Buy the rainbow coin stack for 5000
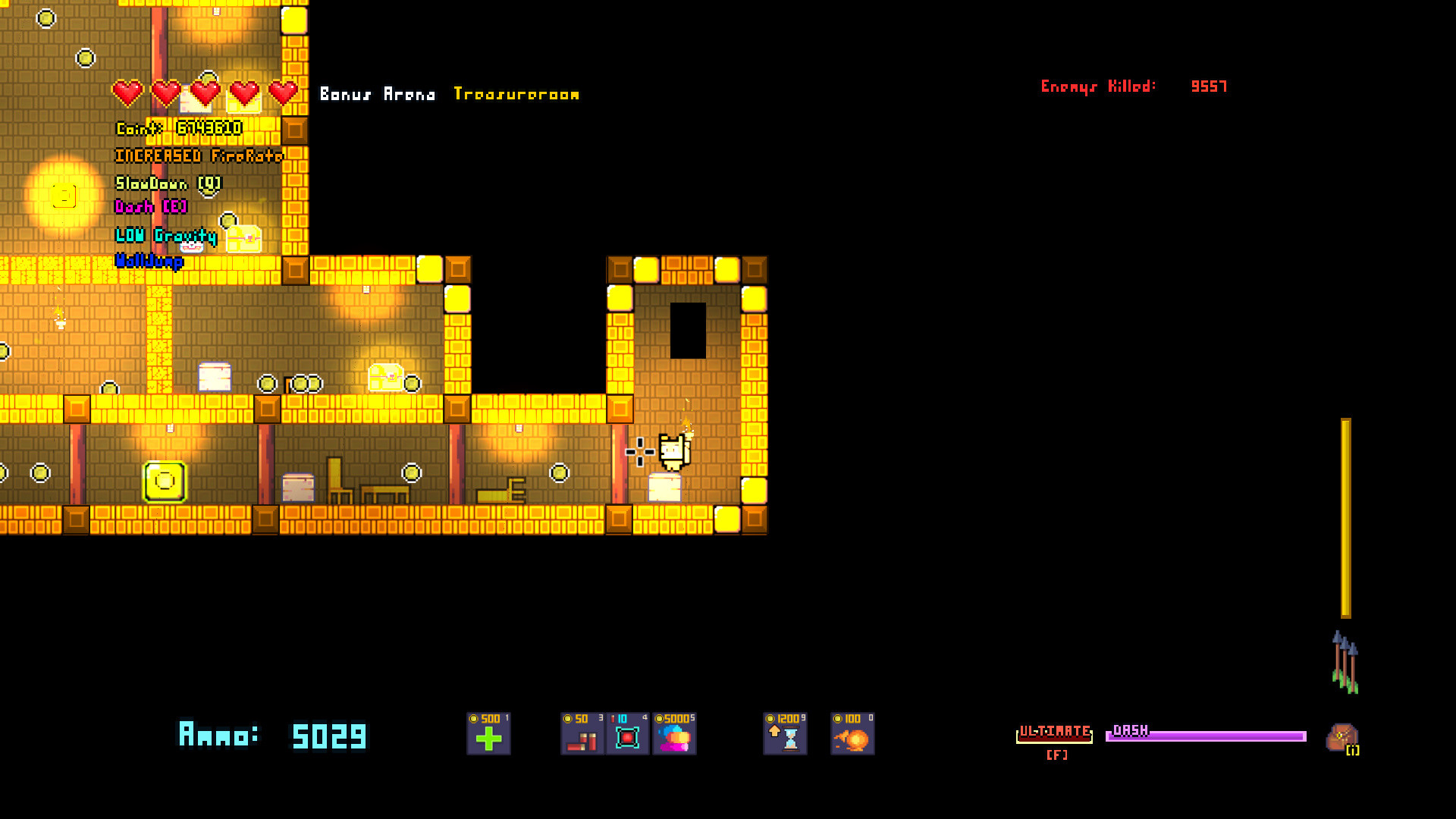Viewport: 1456px width, 819px height. (x=674, y=734)
